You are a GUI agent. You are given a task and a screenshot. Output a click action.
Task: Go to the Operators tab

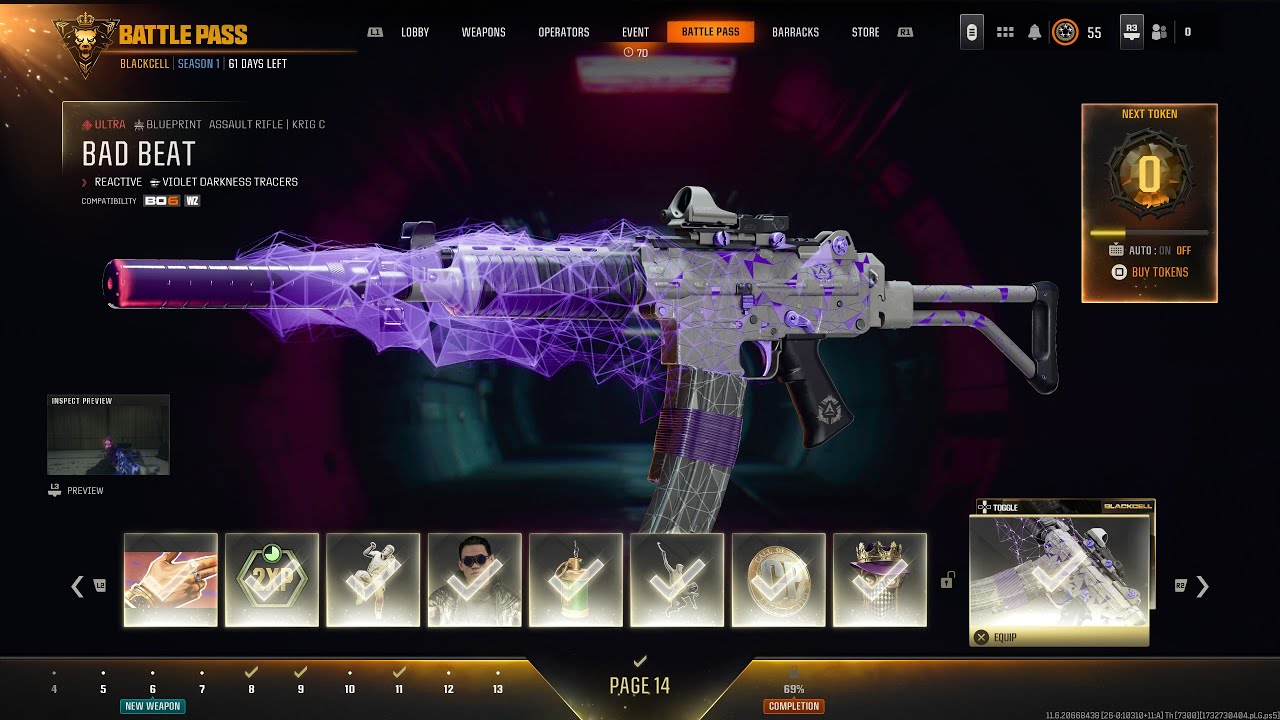click(x=564, y=32)
